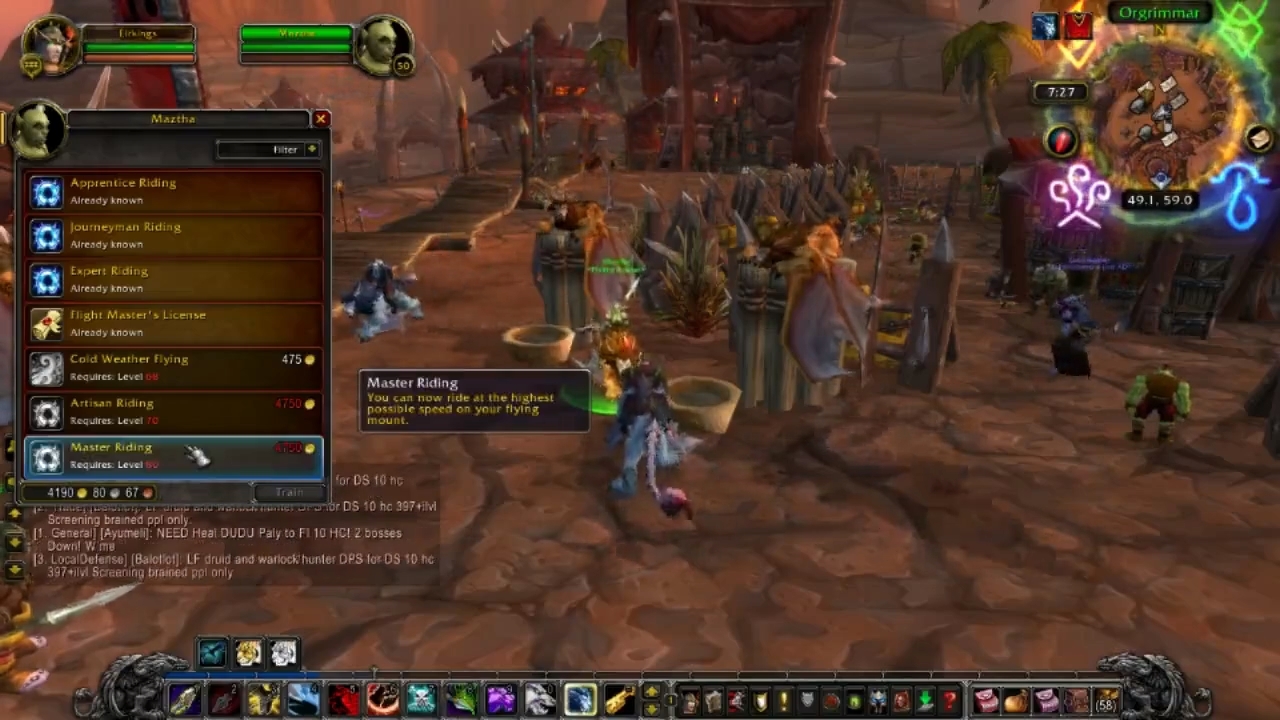Open the clock showing 7:27
Image resolution: width=1280 pixels, height=720 pixels.
(1061, 92)
